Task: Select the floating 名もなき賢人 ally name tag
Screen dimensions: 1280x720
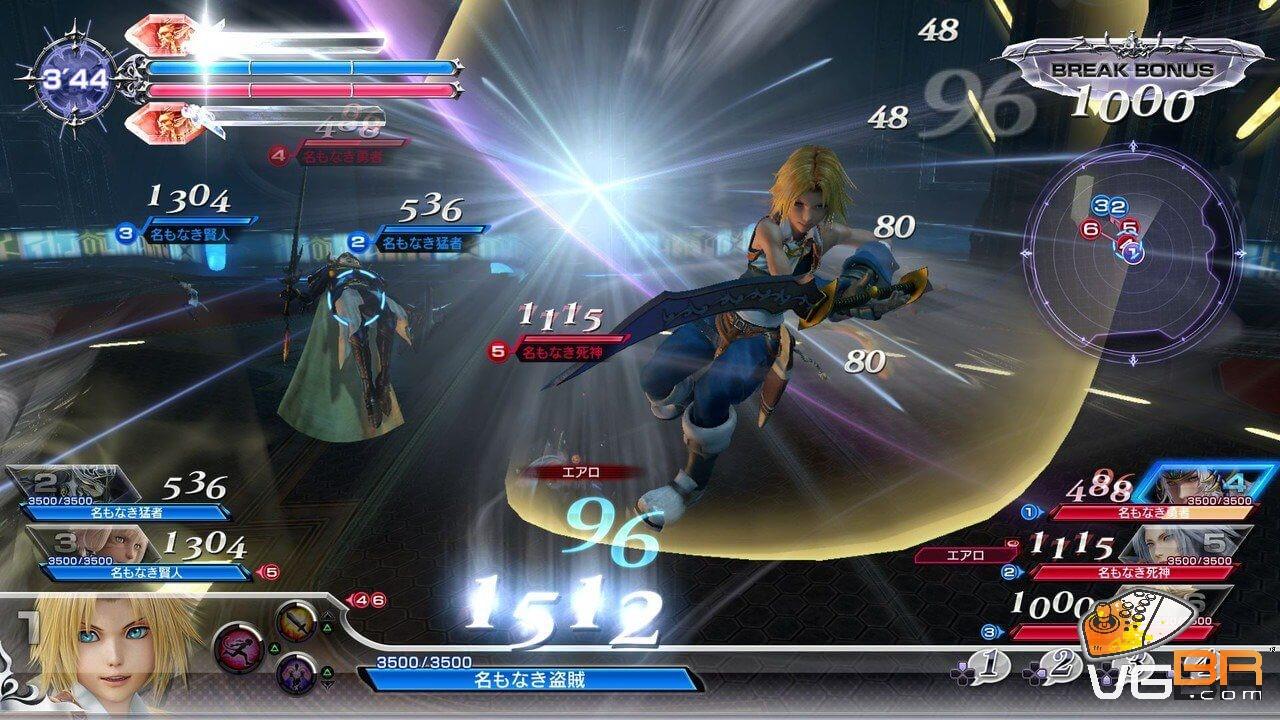Action: click(188, 234)
